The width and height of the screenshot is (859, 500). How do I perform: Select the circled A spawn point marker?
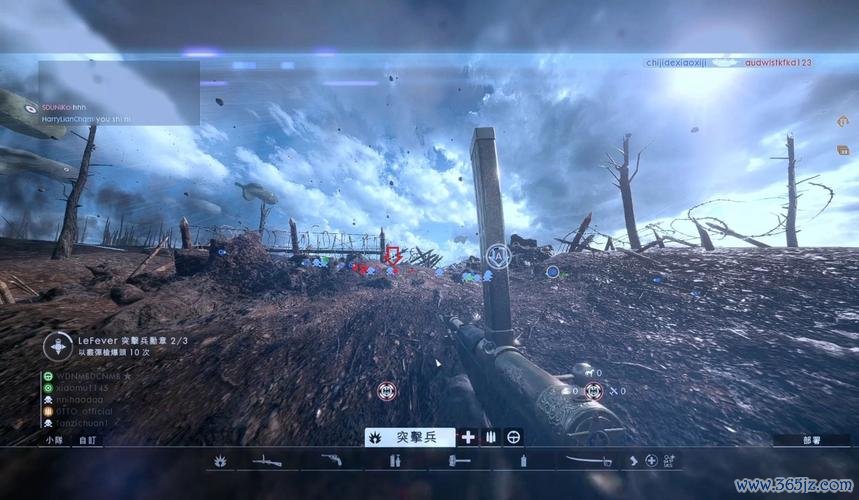point(499,256)
